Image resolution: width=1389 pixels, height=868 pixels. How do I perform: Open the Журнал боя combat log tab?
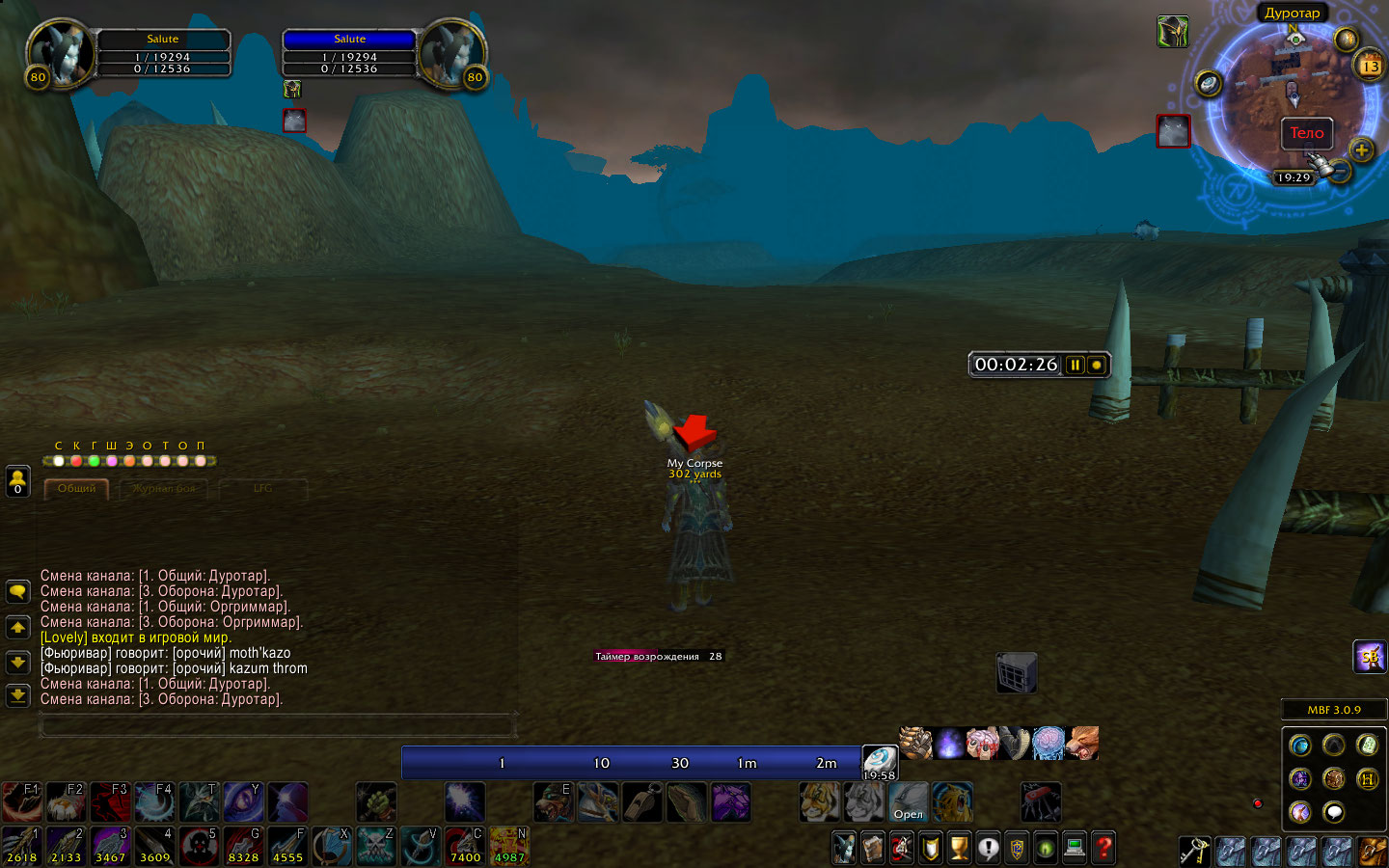(x=164, y=489)
